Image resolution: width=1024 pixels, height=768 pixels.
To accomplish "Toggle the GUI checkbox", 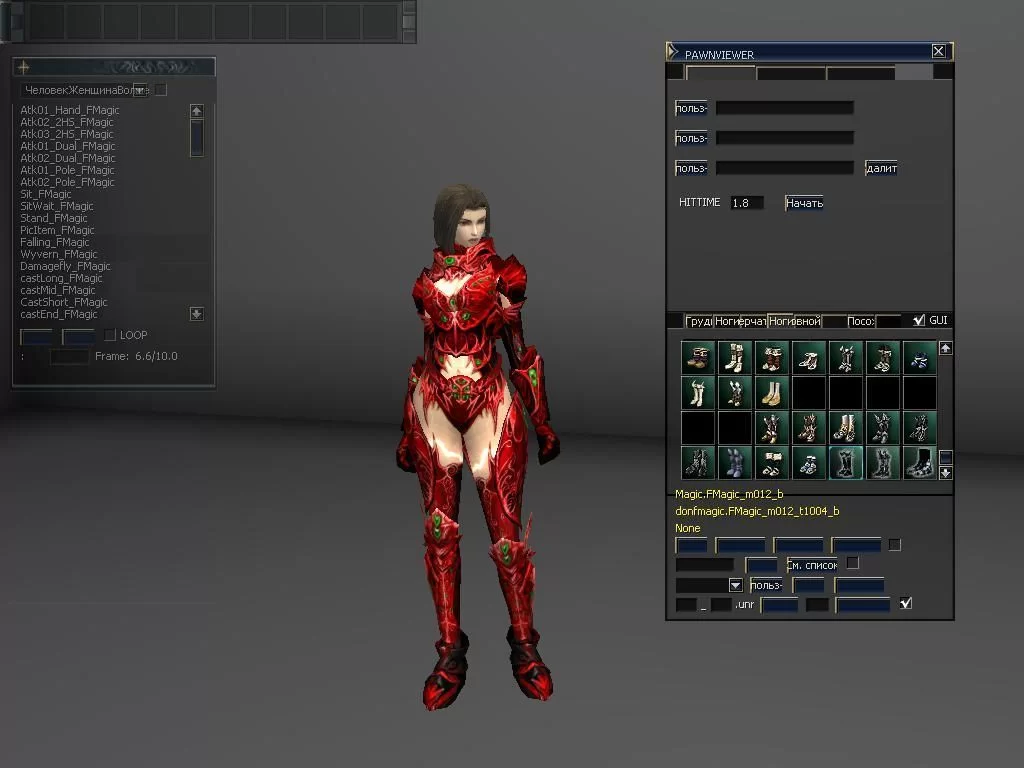I will pyautogui.click(x=919, y=321).
